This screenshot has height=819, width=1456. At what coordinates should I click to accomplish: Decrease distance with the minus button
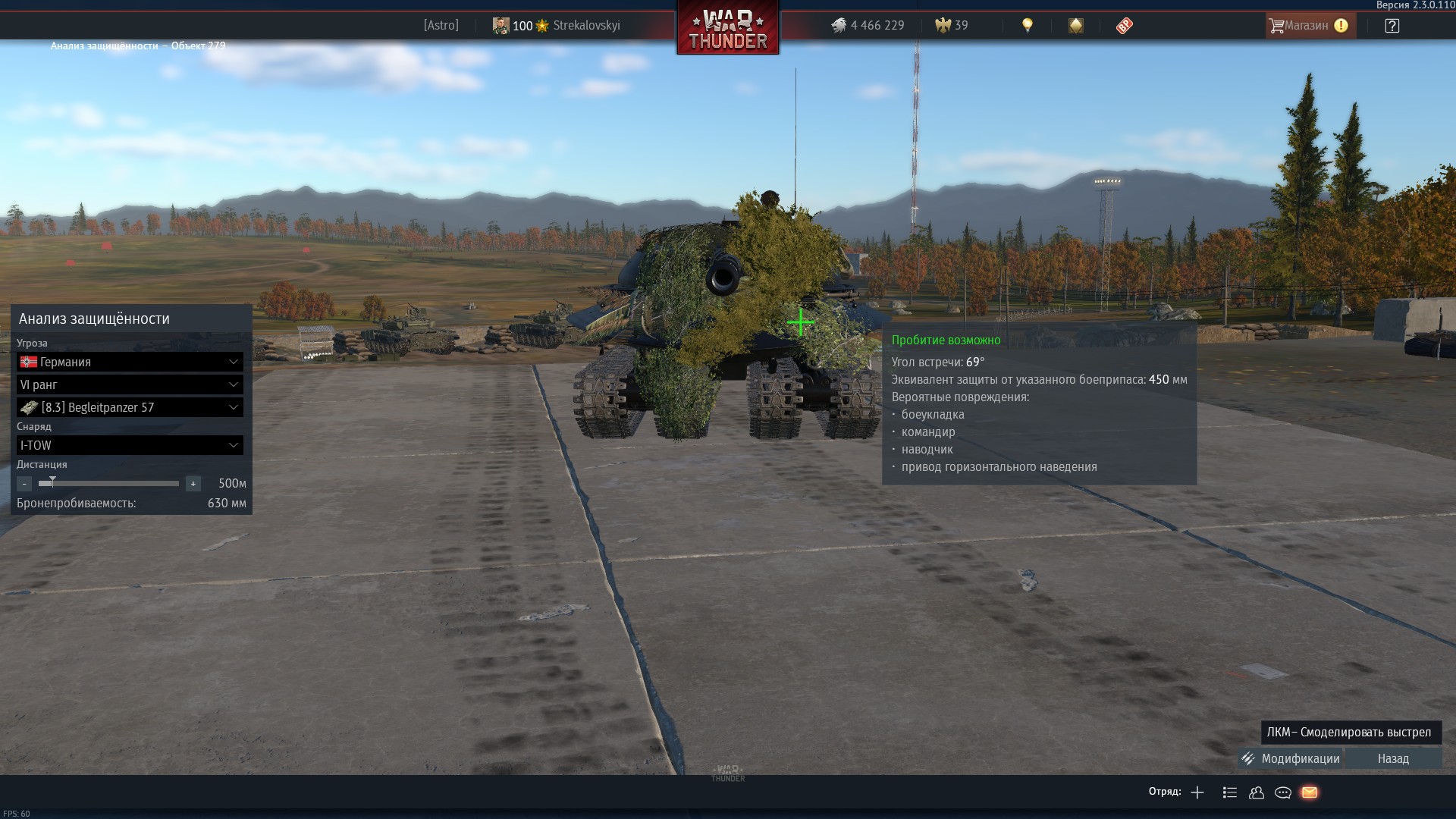[24, 484]
